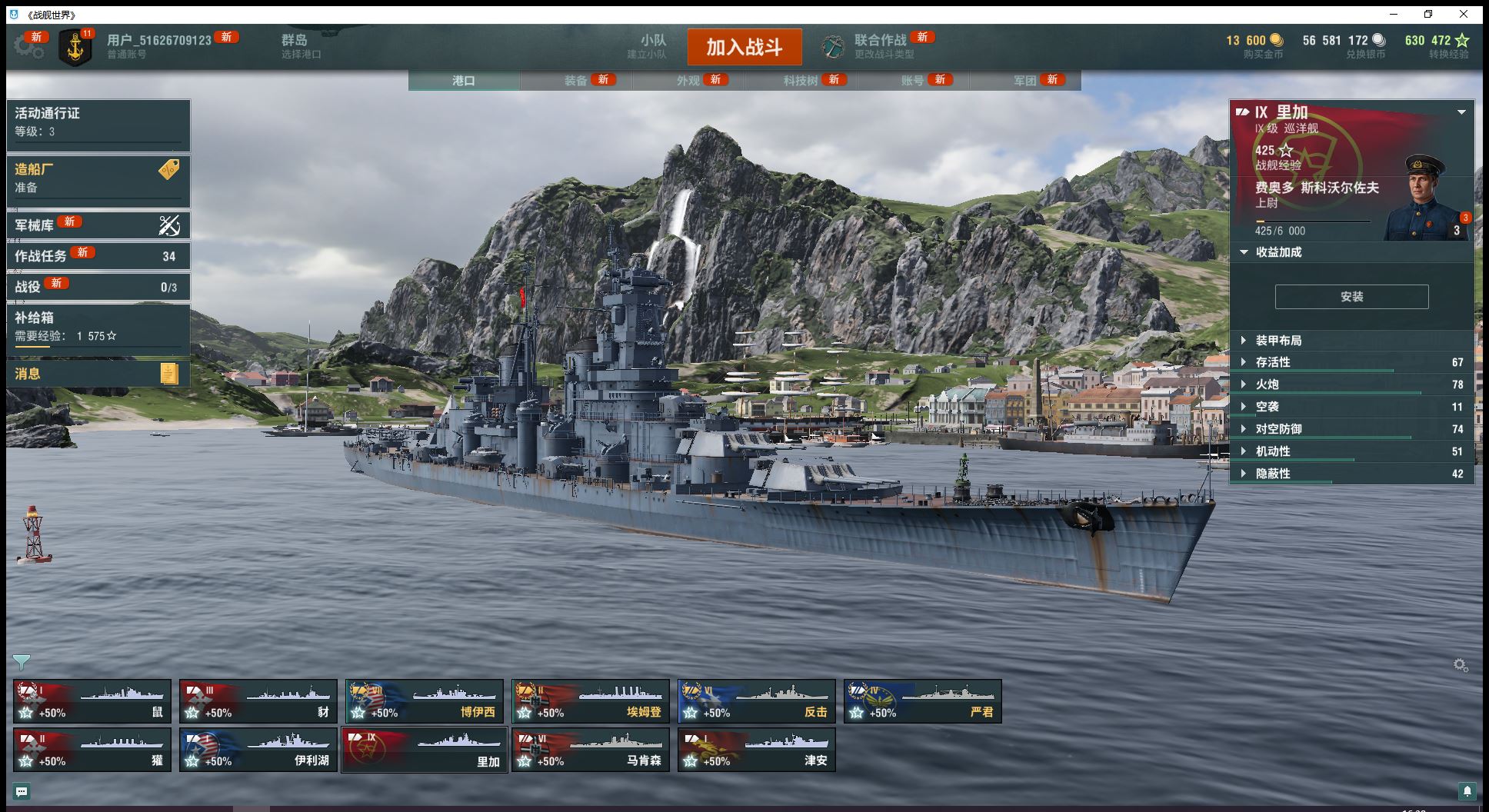Switch to the 外观 tab
1489x812 pixels.
point(688,80)
